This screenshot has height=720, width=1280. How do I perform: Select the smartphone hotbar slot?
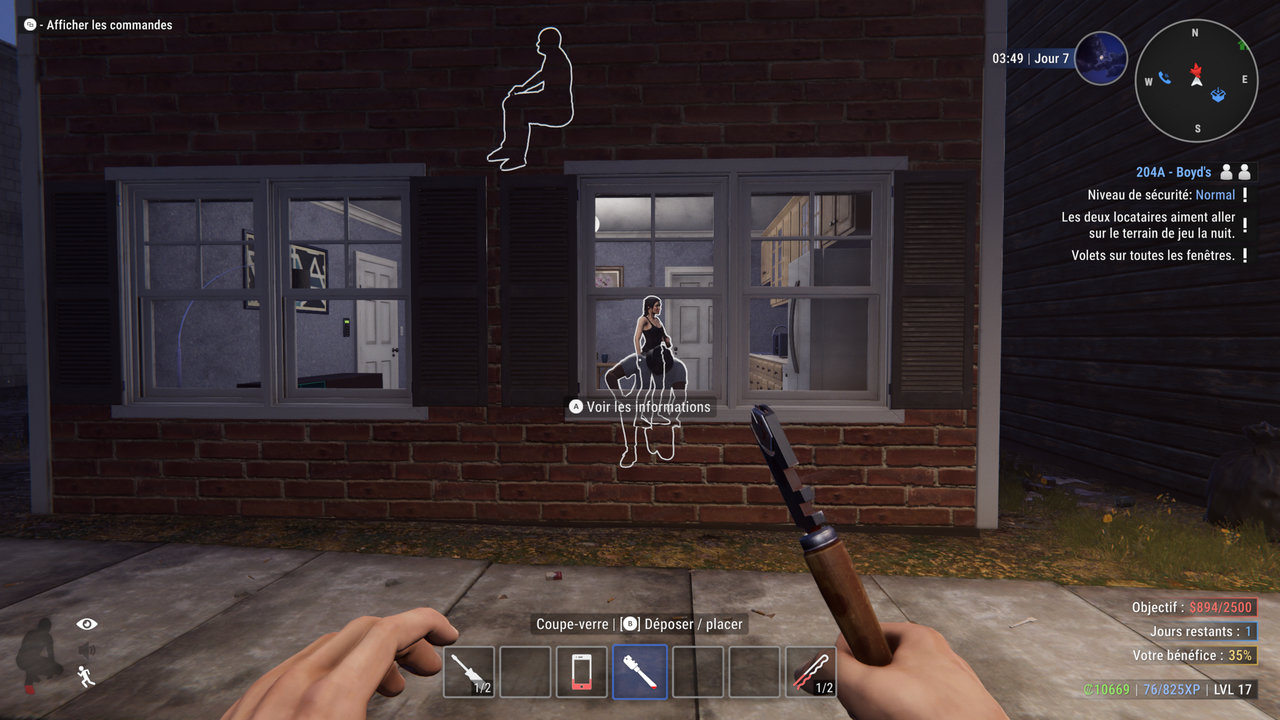(x=582, y=671)
